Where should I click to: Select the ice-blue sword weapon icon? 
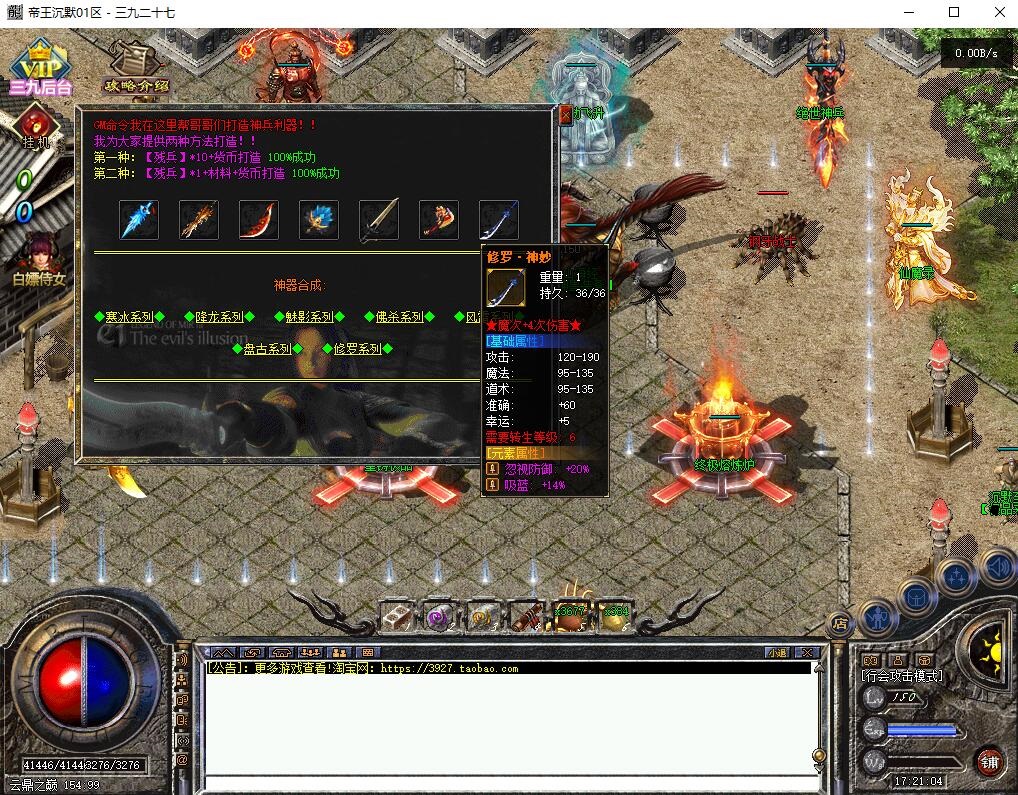pyautogui.click(x=139, y=220)
